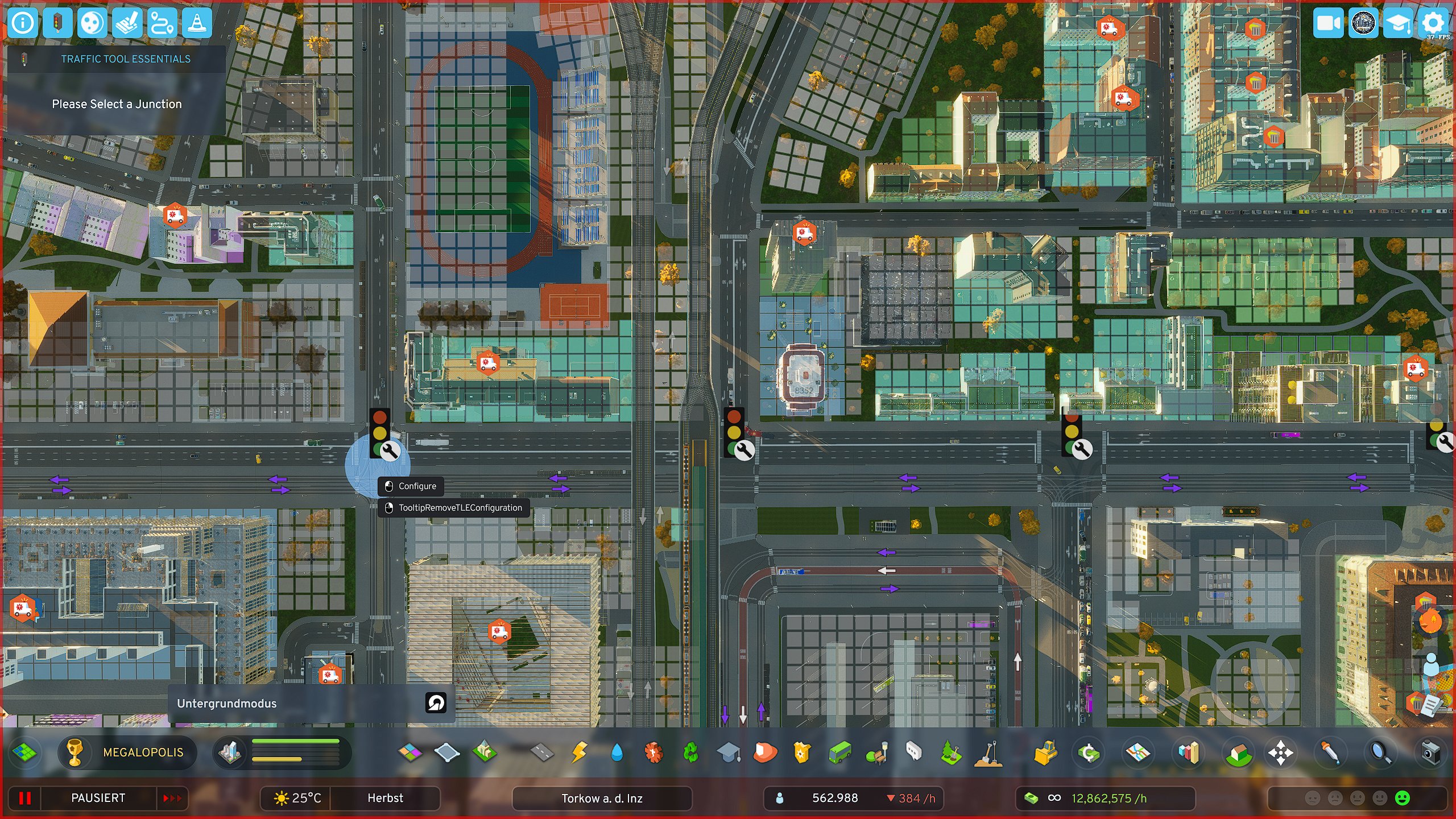
Task: Open the population info field
Action: pos(834,798)
